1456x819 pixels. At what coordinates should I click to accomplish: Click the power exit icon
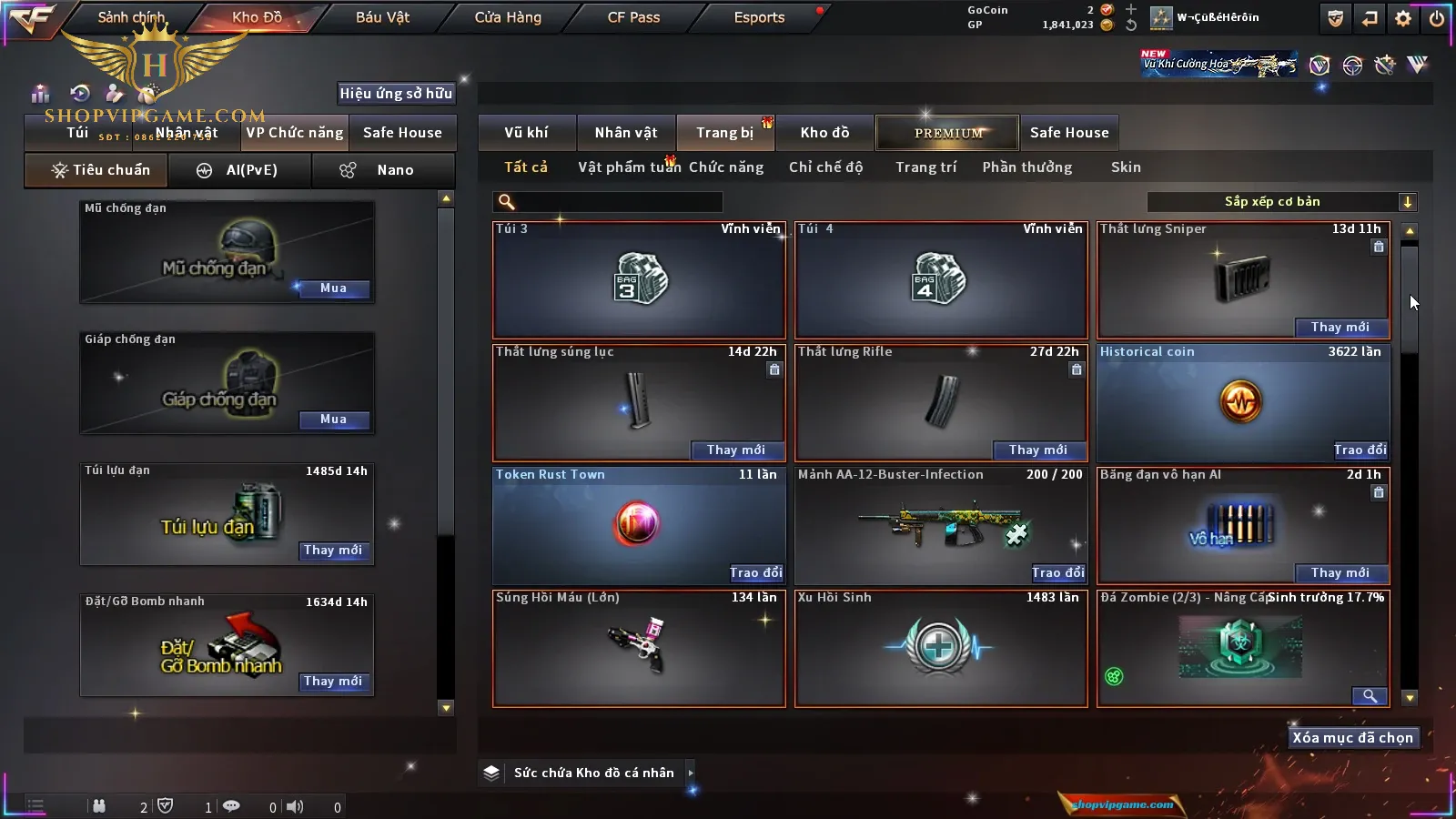[x=1437, y=18]
